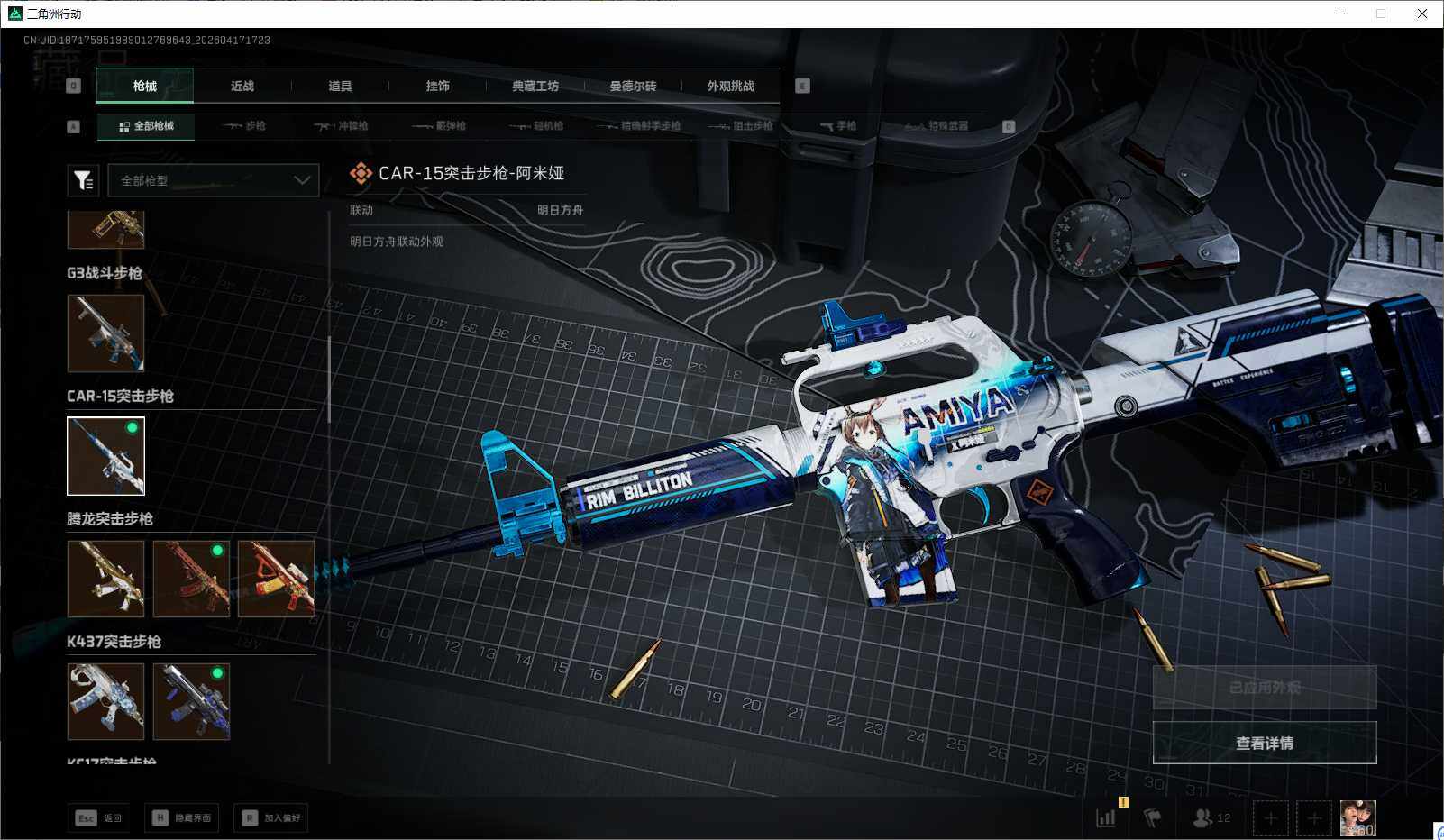Open the 曼德尔砖 tab

[x=633, y=87]
